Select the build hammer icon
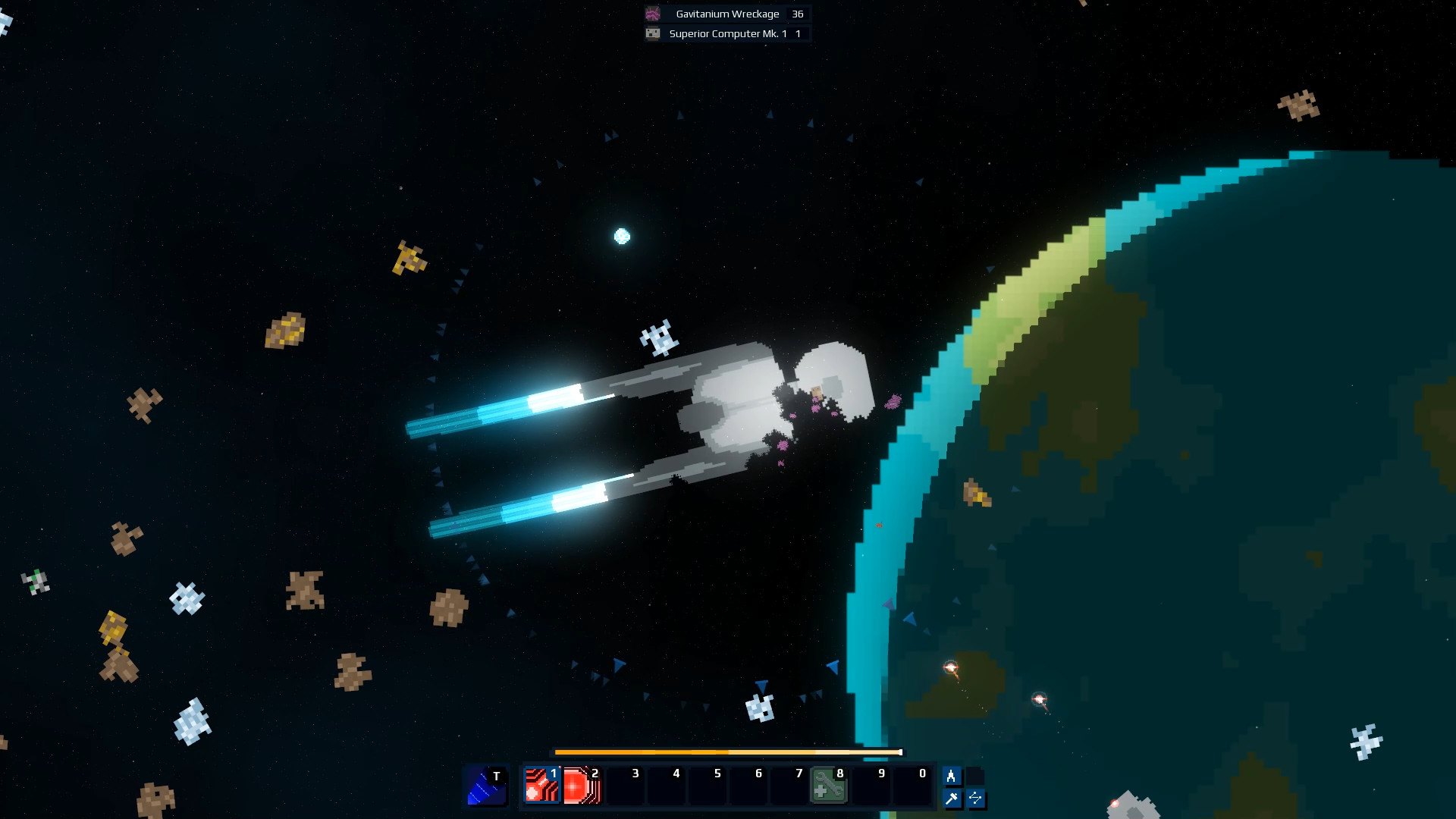This screenshot has width=1456, height=819. click(952, 798)
